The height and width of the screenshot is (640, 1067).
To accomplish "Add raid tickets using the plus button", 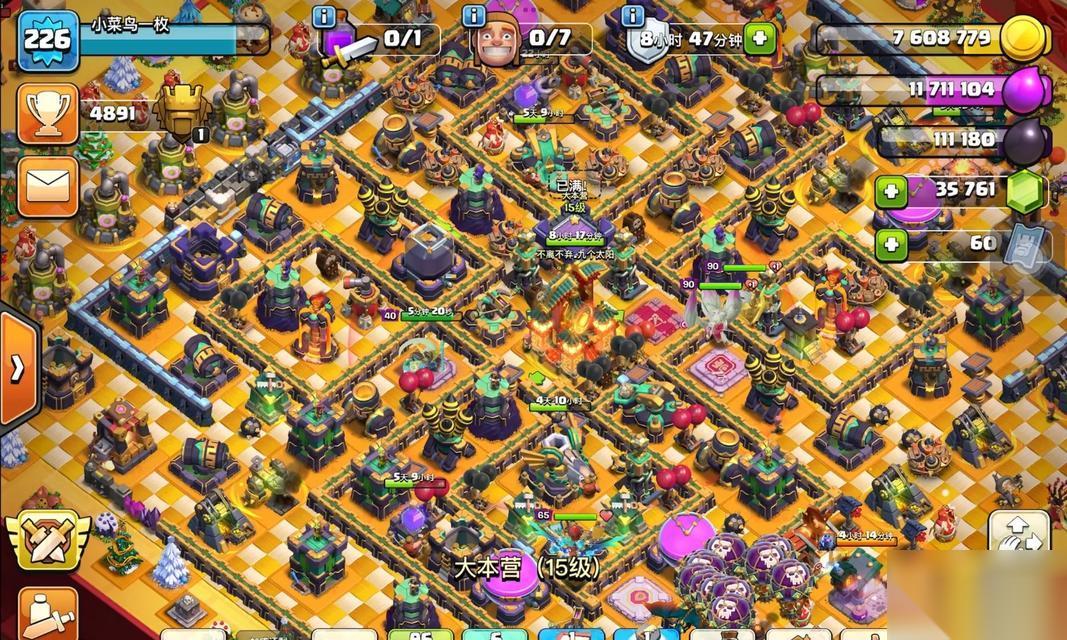I will pos(890,243).
